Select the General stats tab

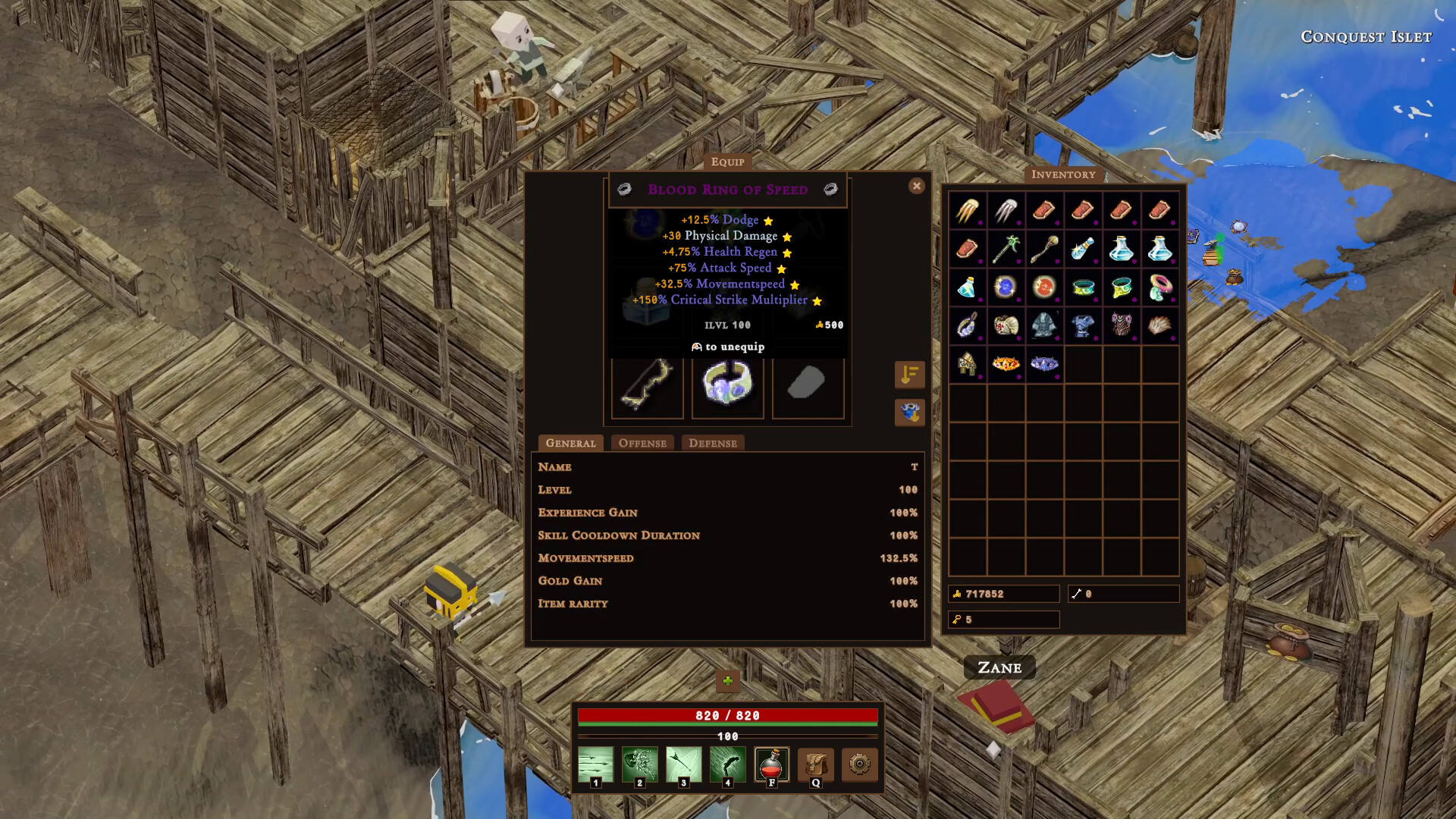click(x=570, y=443)
